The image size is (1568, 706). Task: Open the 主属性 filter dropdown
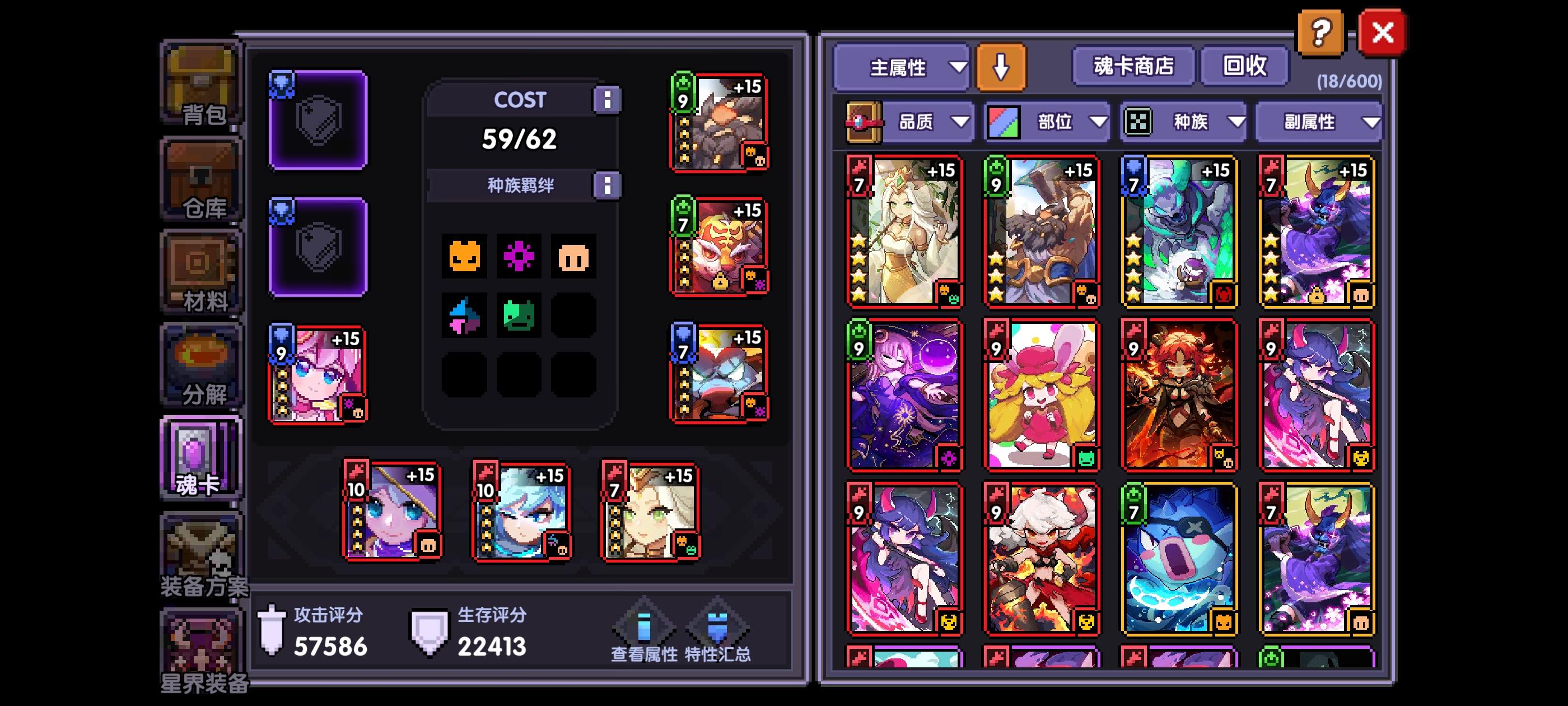coord(901,68)
